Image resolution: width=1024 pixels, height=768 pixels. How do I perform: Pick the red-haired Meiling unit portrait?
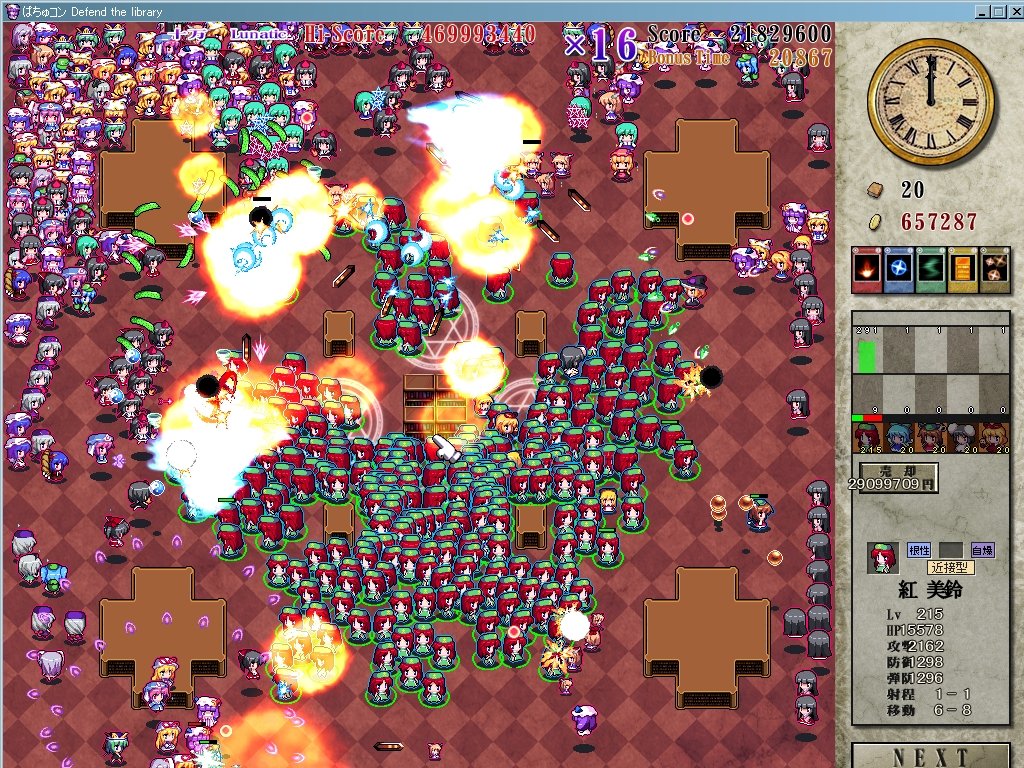click(868, 438)
